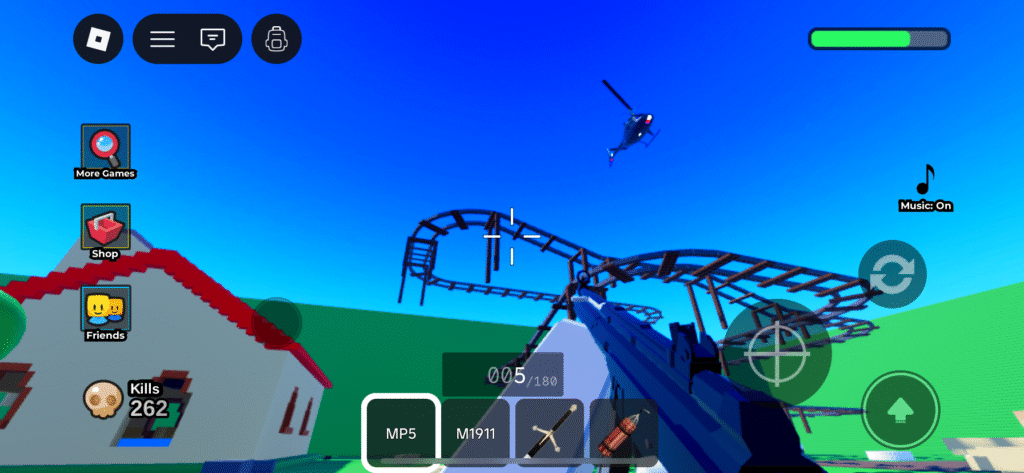Choose the dynamite hotbar slot
This screenshot has width=1024, height=473.
point(621,432)
